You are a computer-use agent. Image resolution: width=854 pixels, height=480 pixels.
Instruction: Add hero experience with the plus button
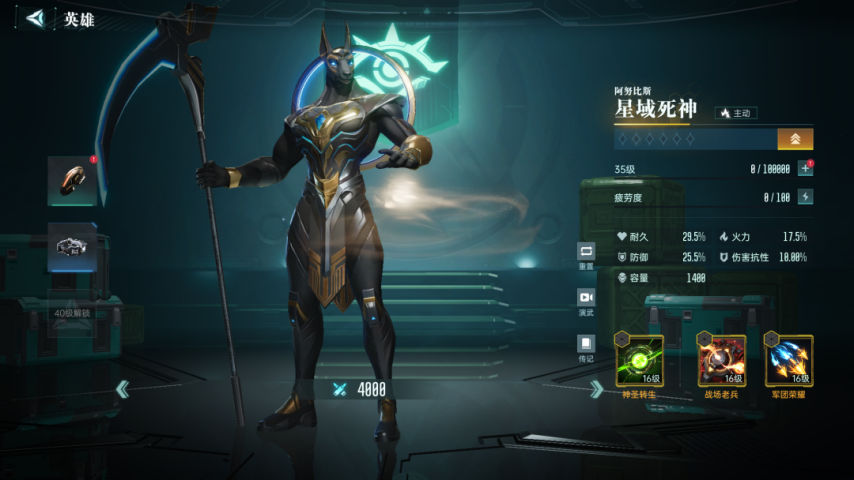click(805, 169)
